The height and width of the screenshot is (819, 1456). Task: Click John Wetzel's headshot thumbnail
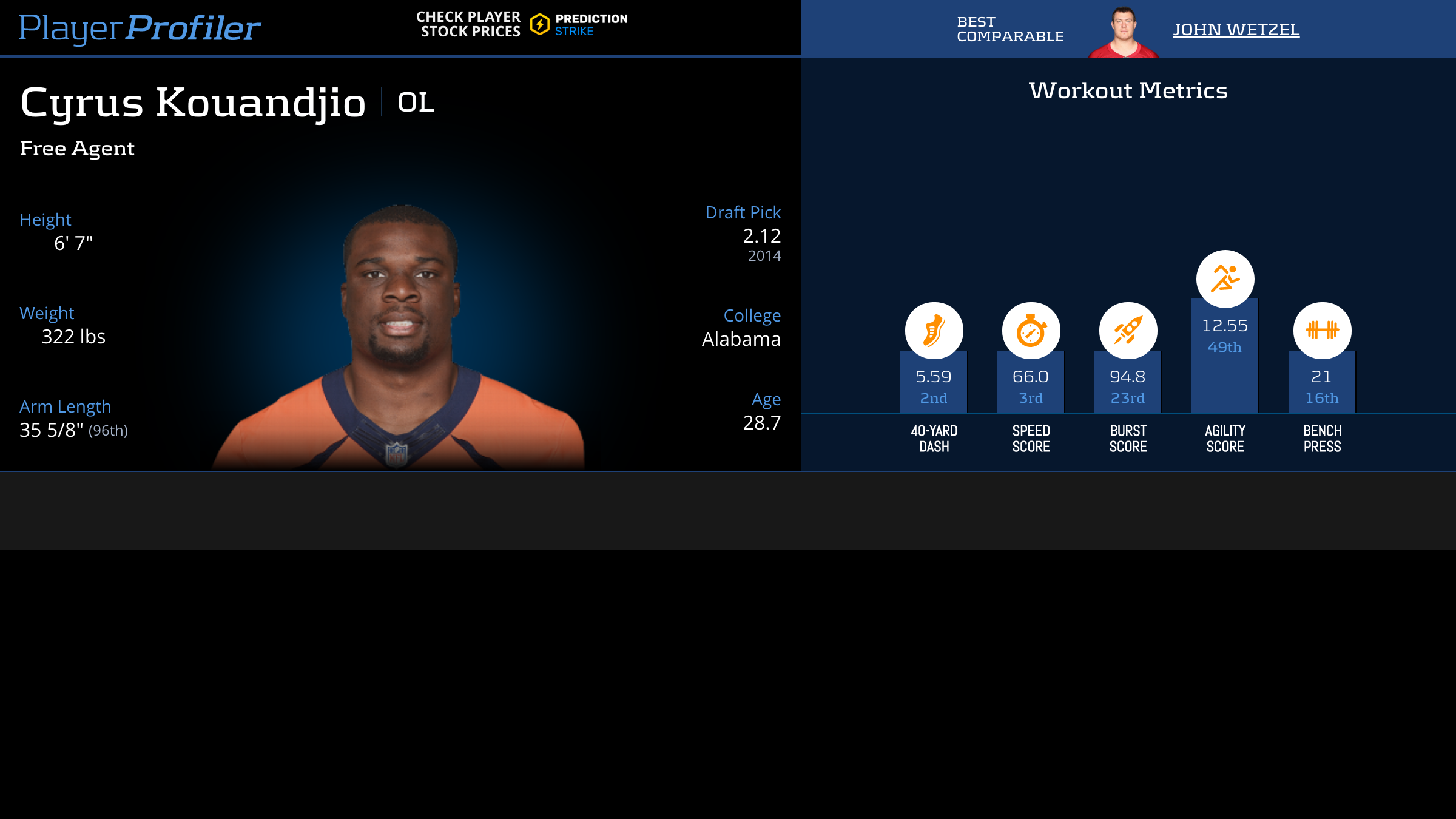coord(1124,32)
